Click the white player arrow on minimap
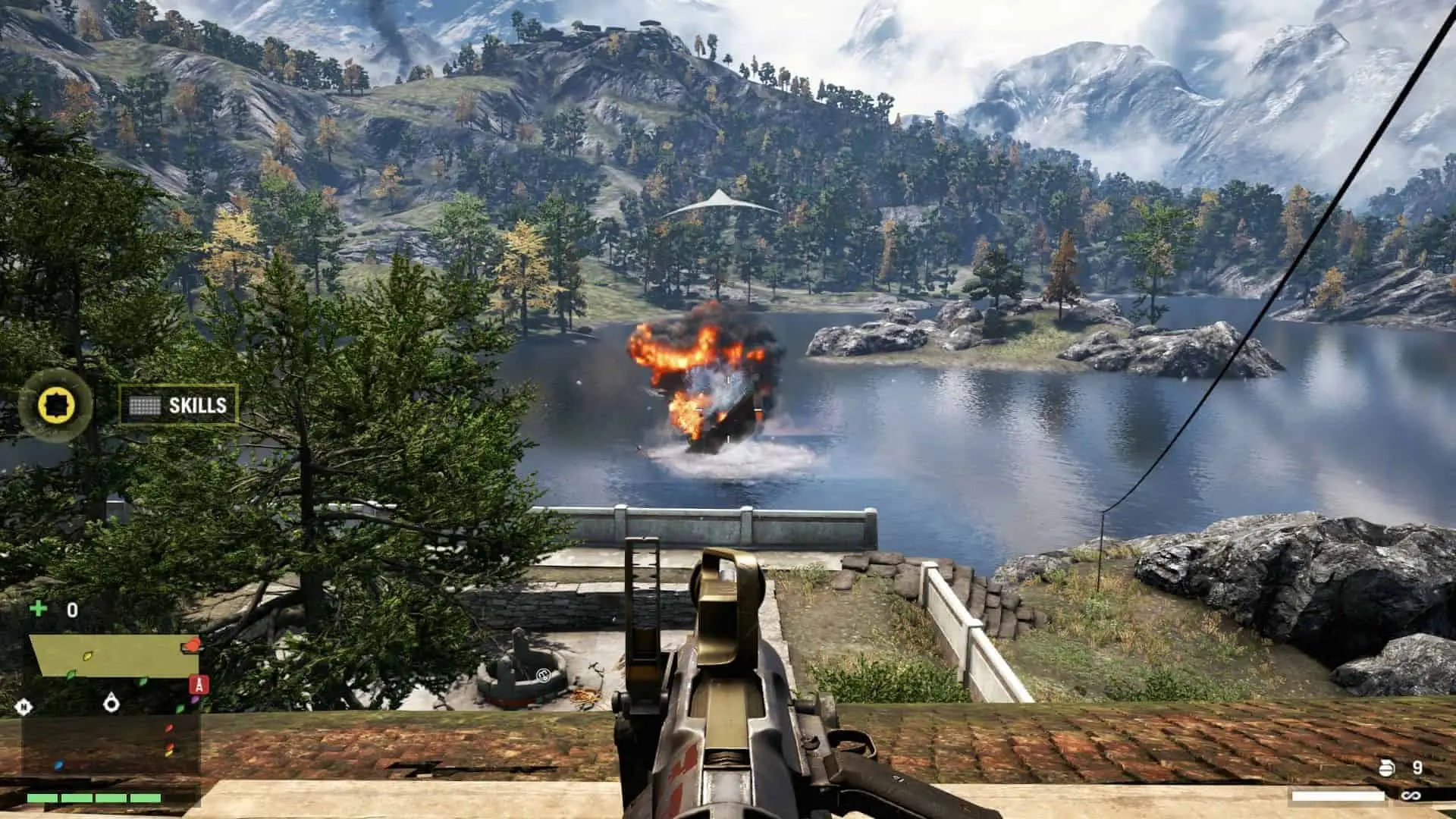Image resolution: width=1456 pixels, height=819 pixels. pos(111,703)
